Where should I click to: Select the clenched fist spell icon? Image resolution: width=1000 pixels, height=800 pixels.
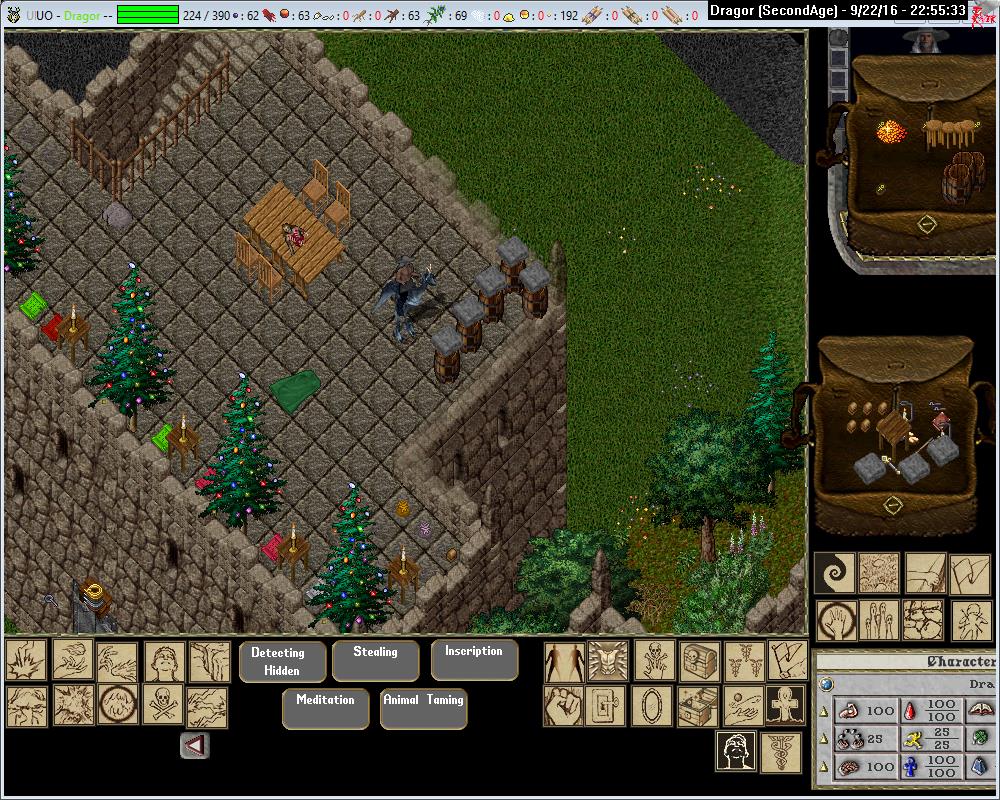pos(564,706)
